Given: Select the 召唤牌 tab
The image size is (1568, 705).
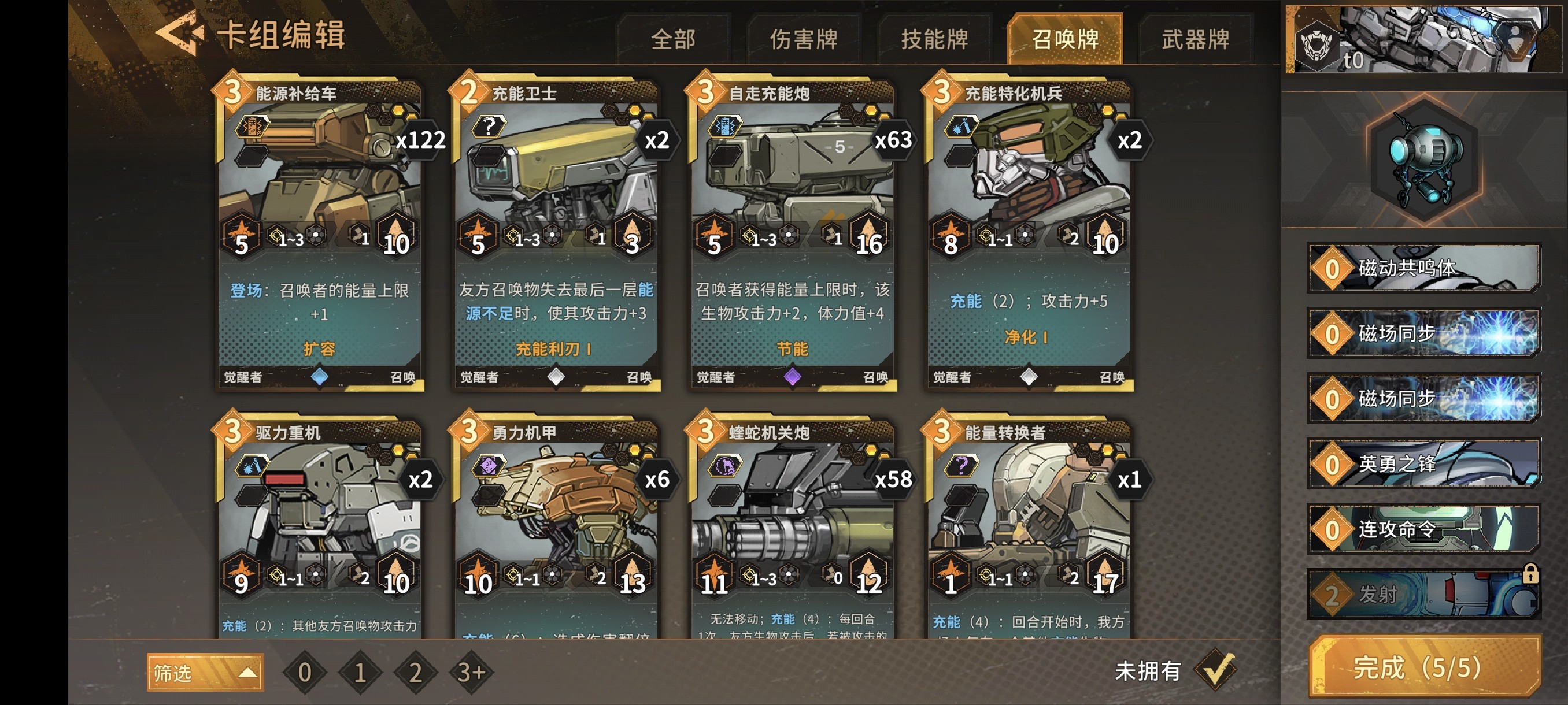Looking at the screenshot, I should pos(1064,39).
